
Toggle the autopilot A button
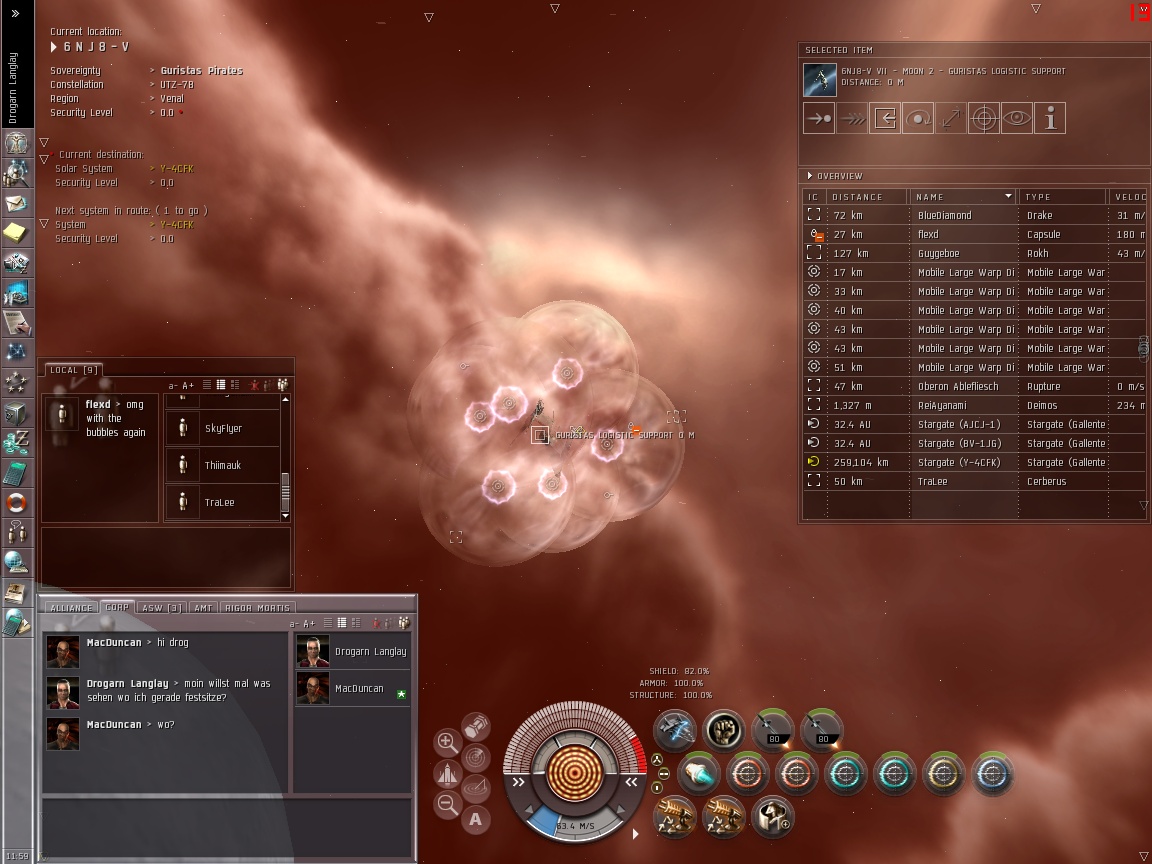click(x=476, y=819)
